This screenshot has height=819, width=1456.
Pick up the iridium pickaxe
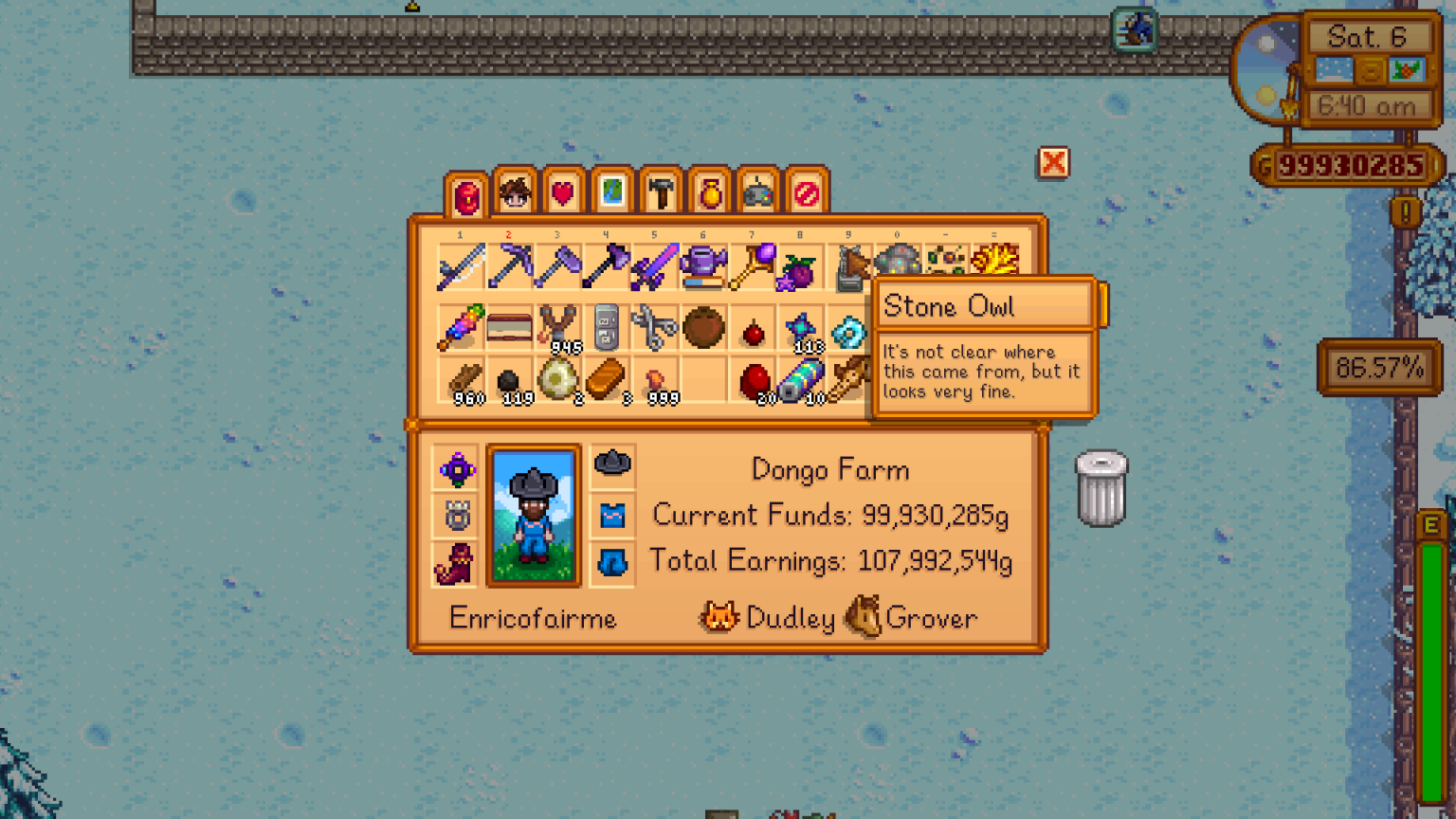(510, 267)
